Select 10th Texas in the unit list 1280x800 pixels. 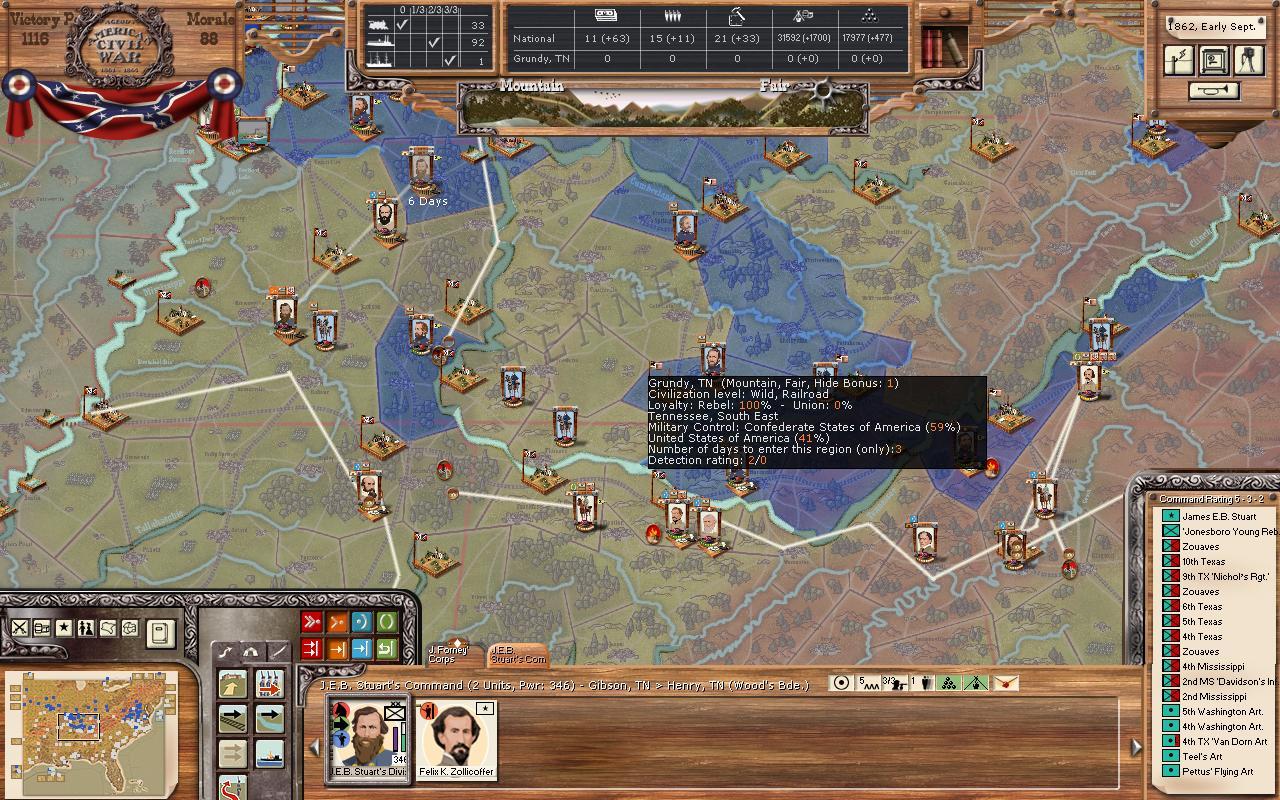1203,561
